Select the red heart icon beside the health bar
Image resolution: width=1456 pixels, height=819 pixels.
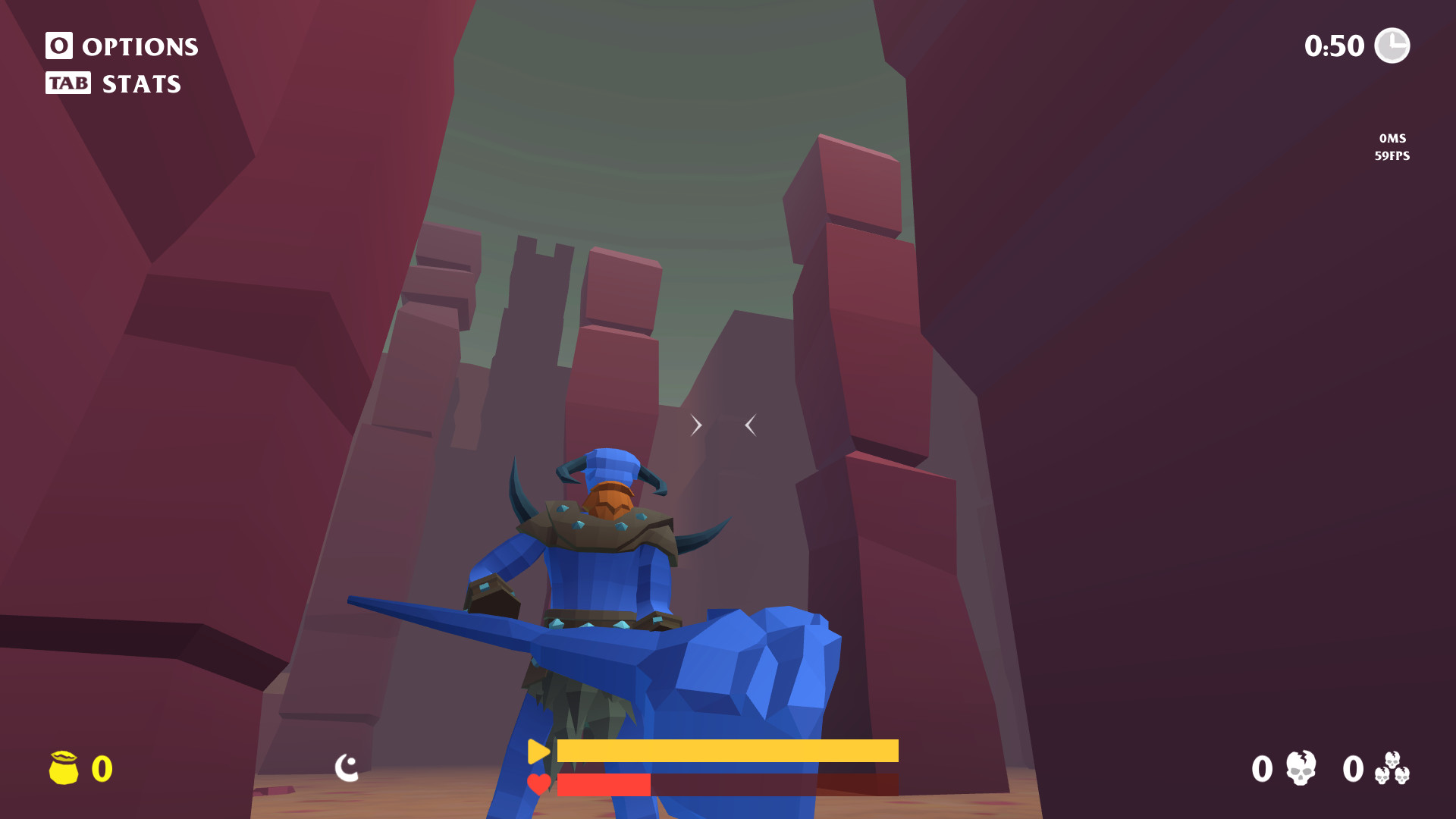(x=538, y=785)
